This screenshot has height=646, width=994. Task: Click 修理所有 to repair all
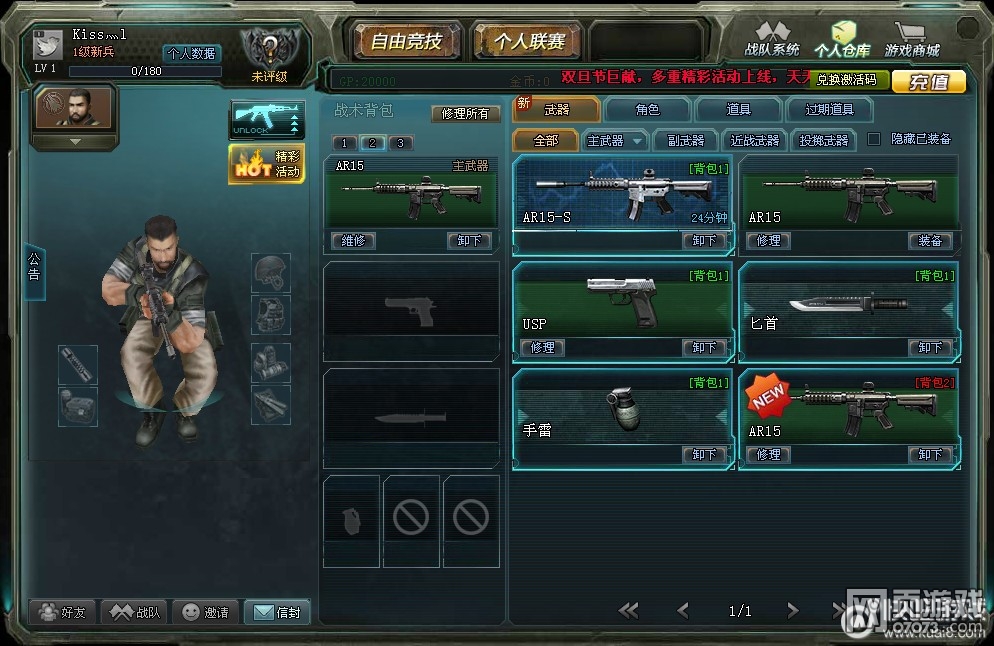point(465,114)
